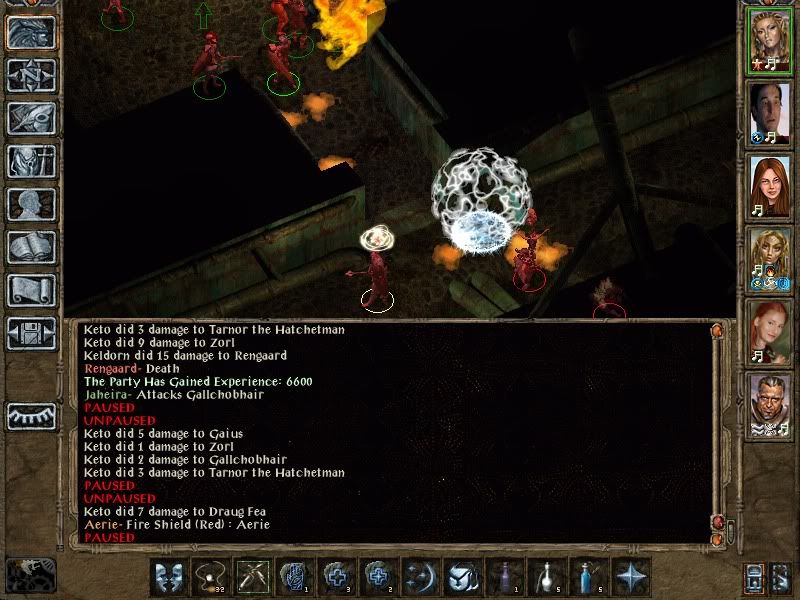Select the gray-haired warrior portrait

click(770, 404)
